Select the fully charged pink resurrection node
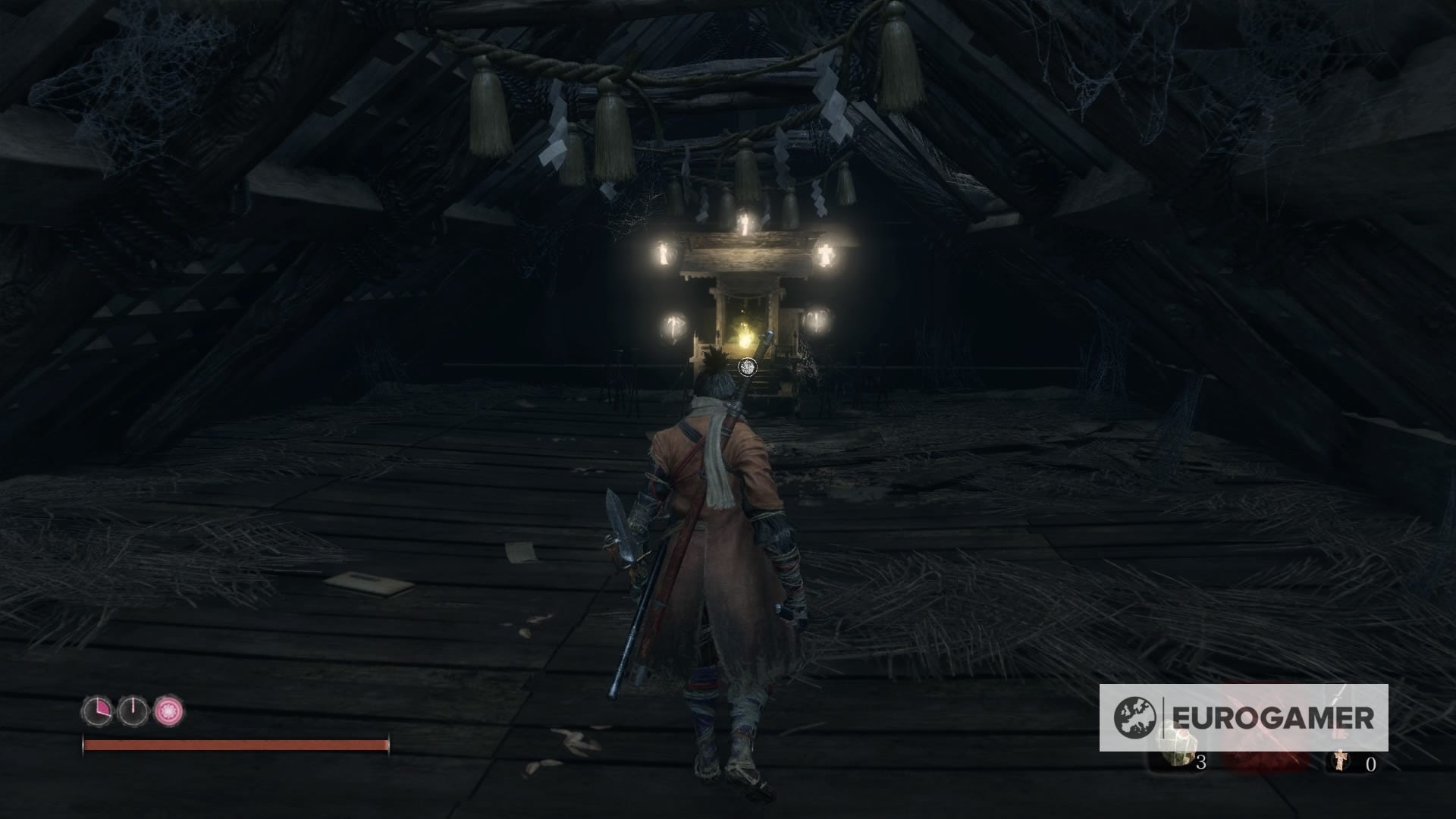The width and height of the screenshot is (1456, 819). (x=169, y=711)
